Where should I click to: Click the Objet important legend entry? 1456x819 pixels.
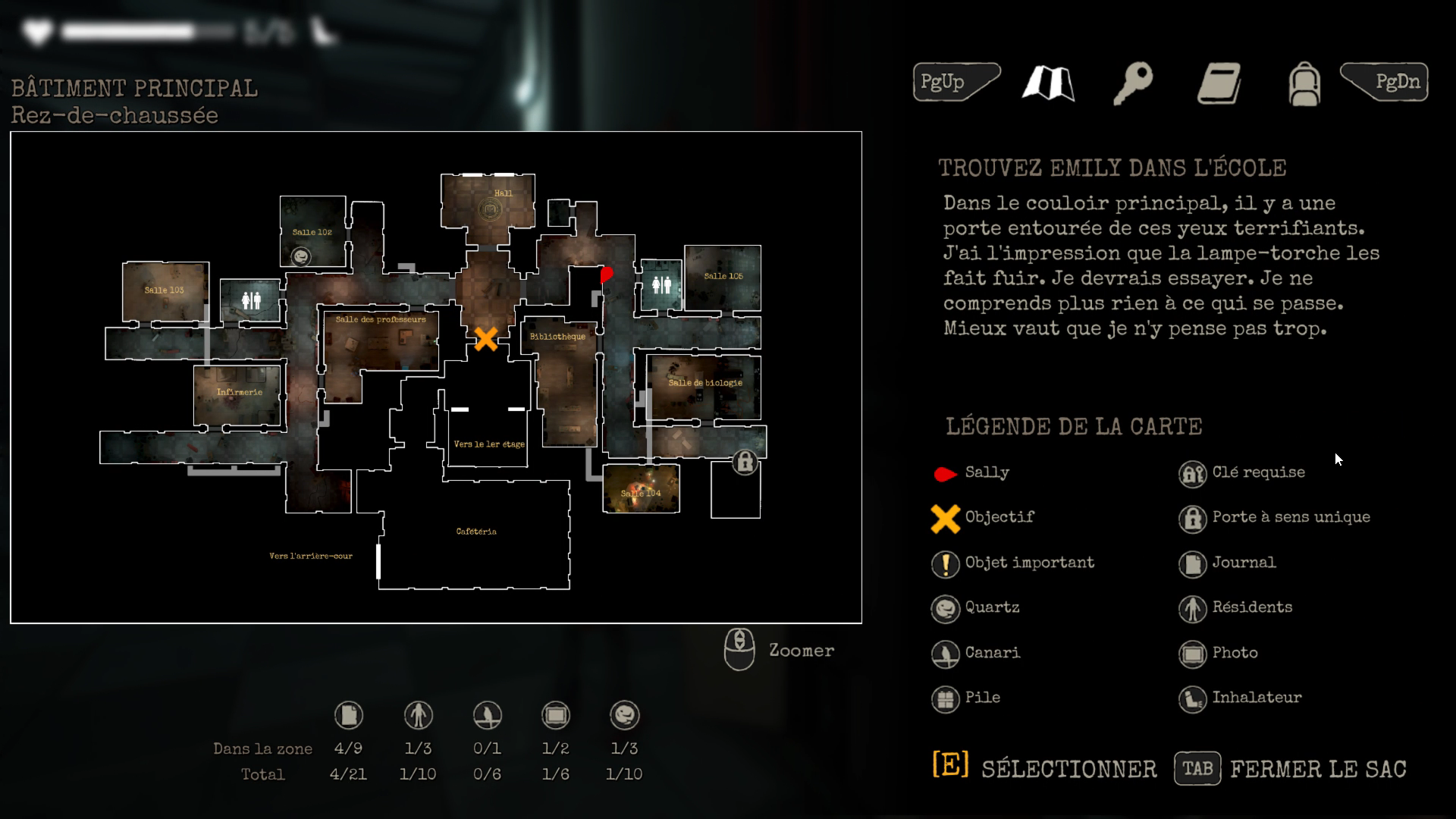tap(1029, 563)
